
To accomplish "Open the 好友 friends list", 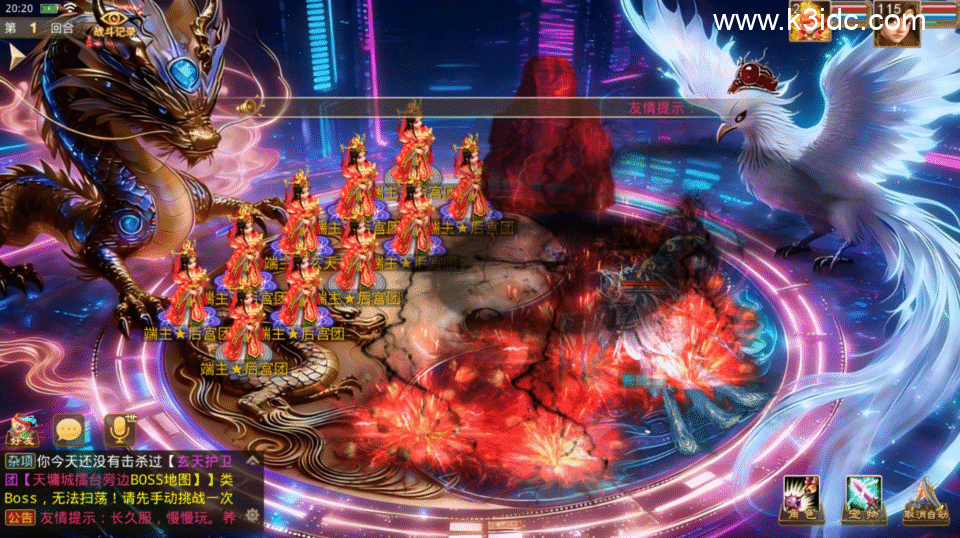I will (20, 432).
